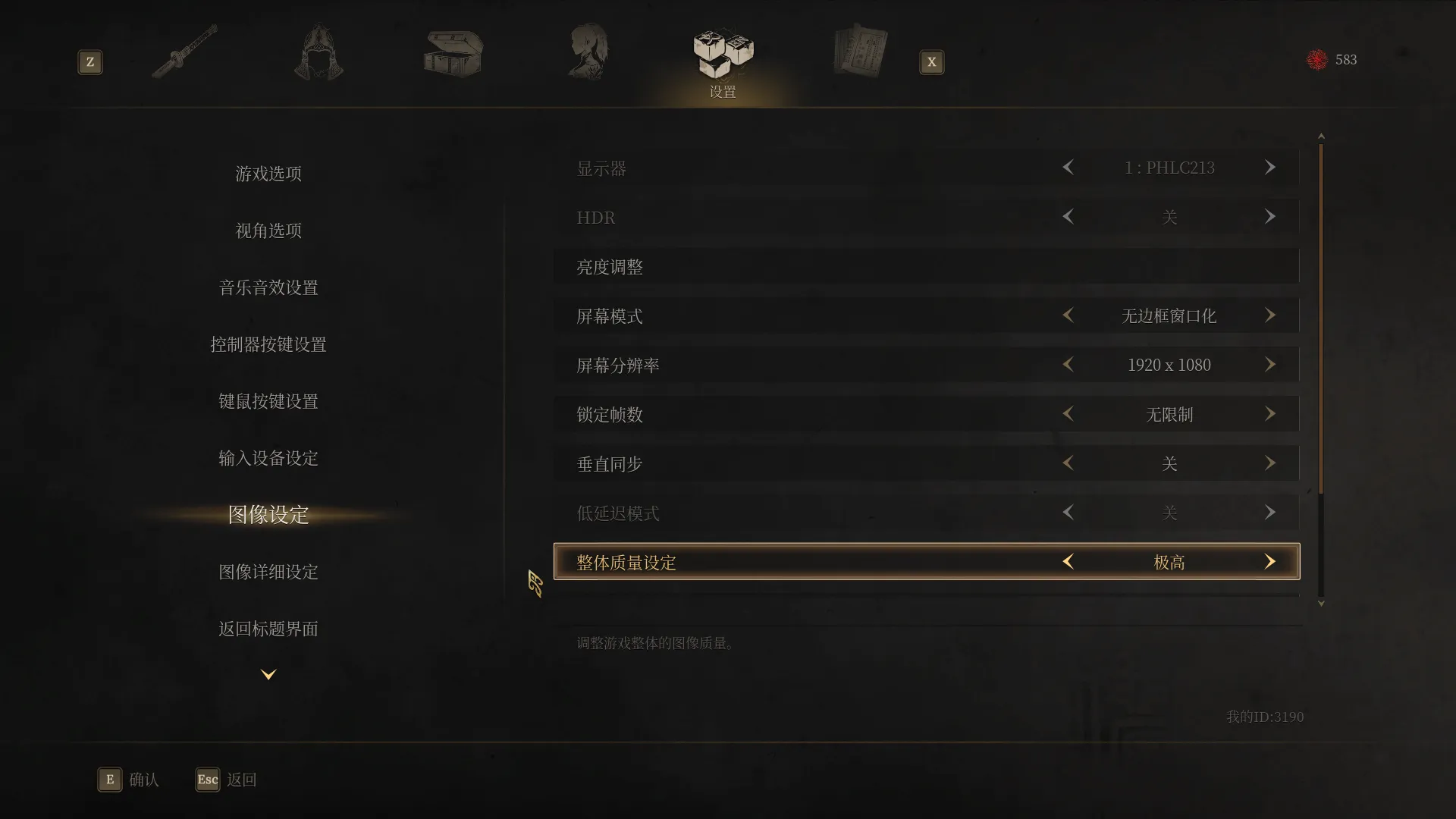Open the records document icon

[x=861, y=51]
